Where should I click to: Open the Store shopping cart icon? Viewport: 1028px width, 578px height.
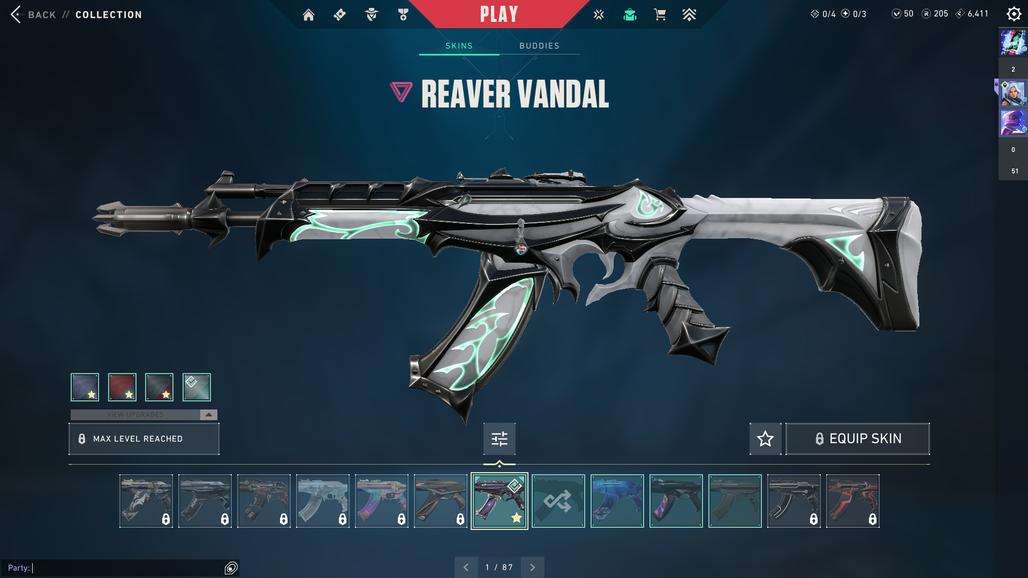[660, 15]
